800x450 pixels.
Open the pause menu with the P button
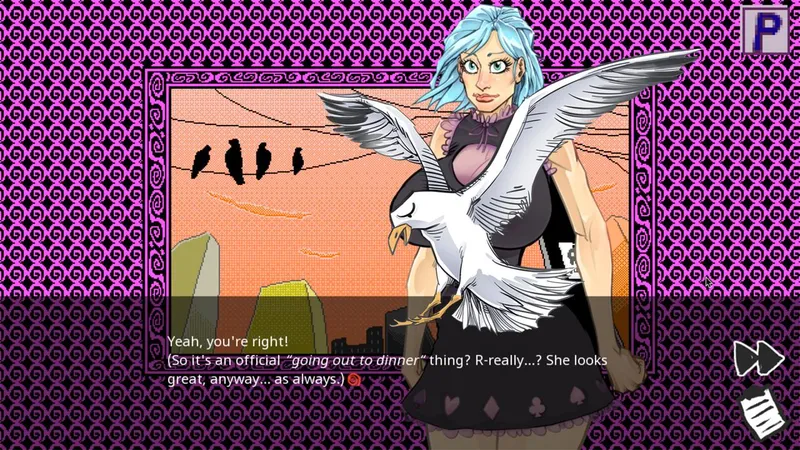[x=765, y=30]
